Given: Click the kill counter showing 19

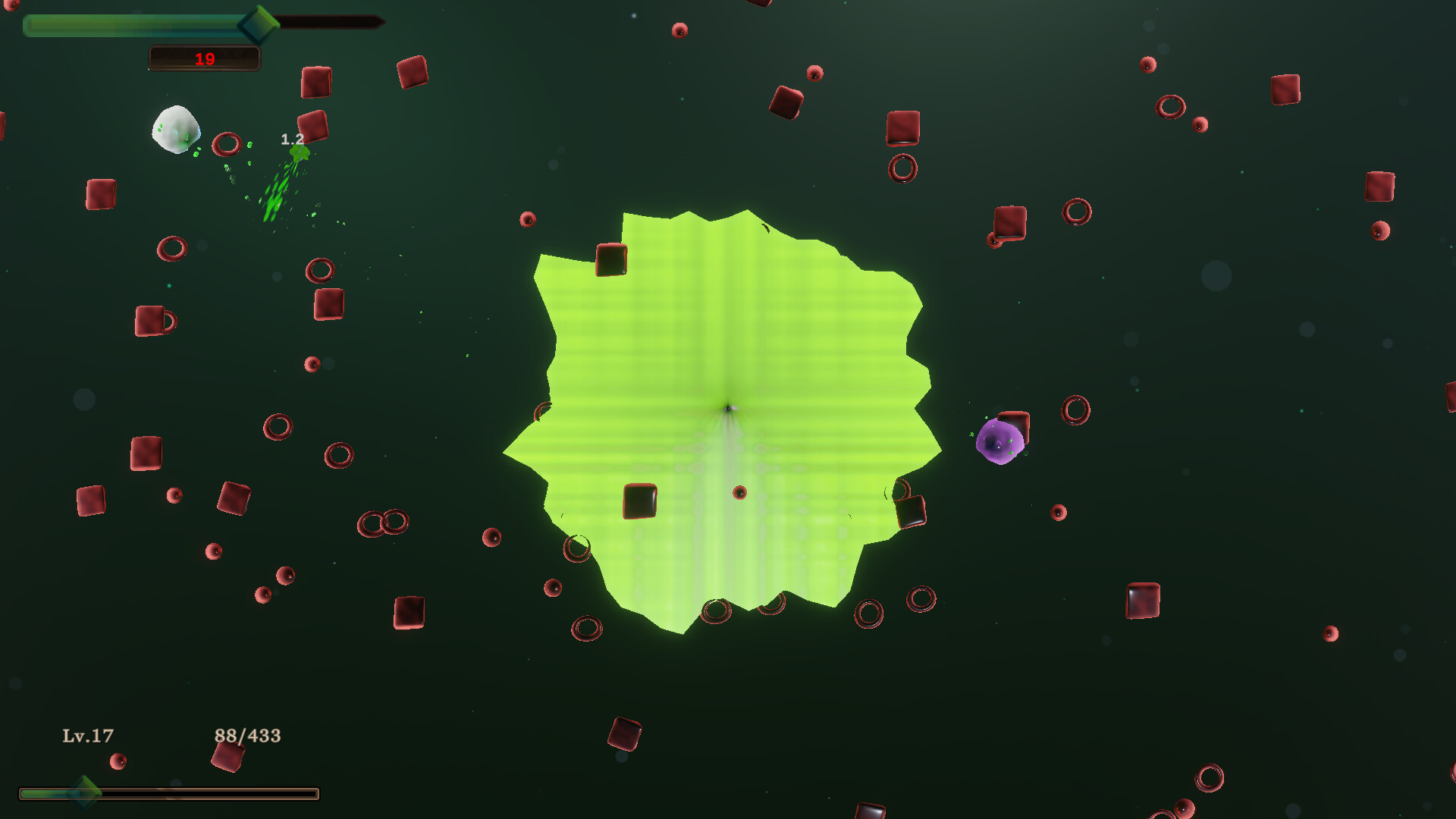Looking at the screenshot, I should click(203, 58).
